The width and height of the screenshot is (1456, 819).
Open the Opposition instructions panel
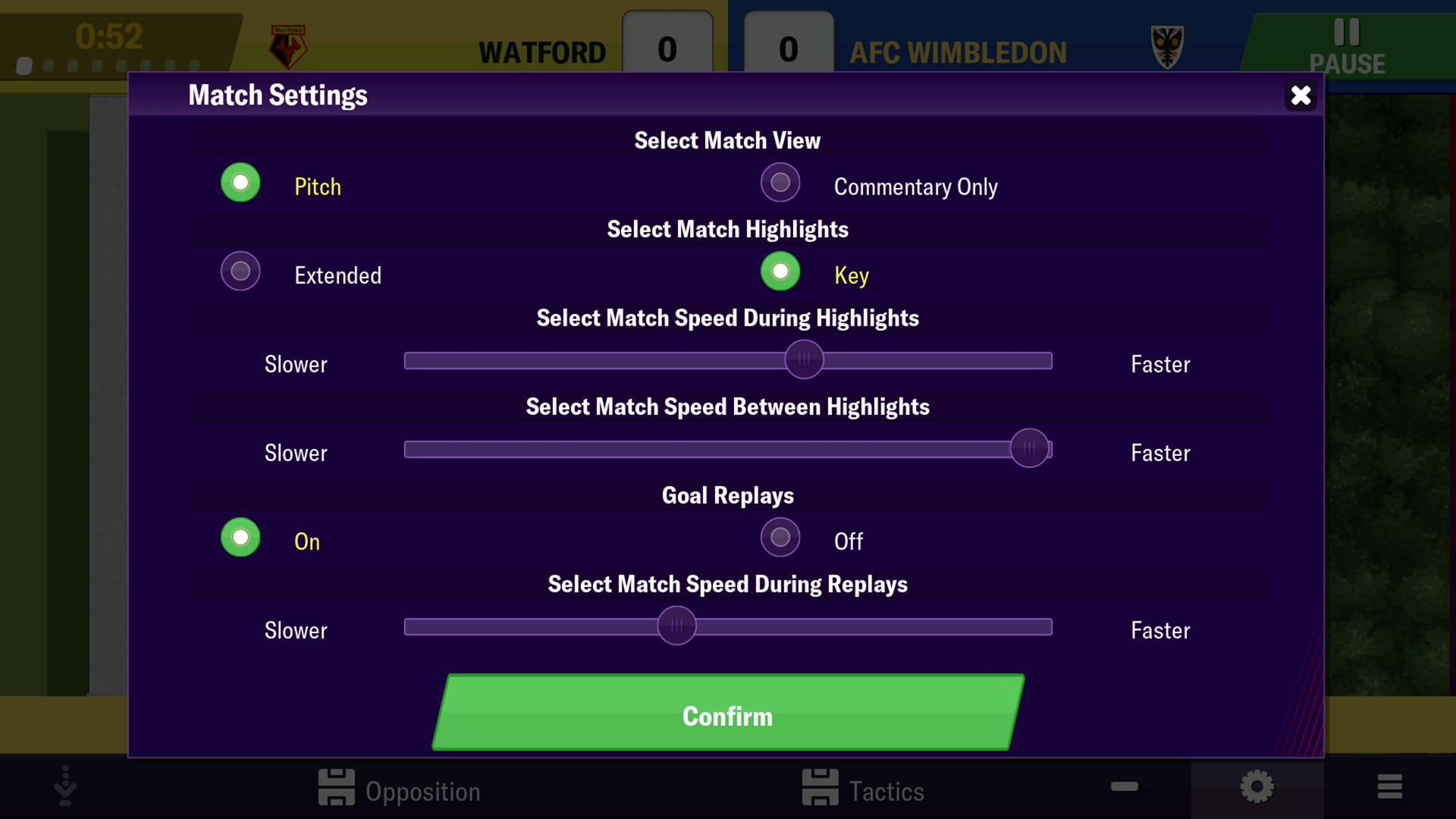(x=400, y=789)
